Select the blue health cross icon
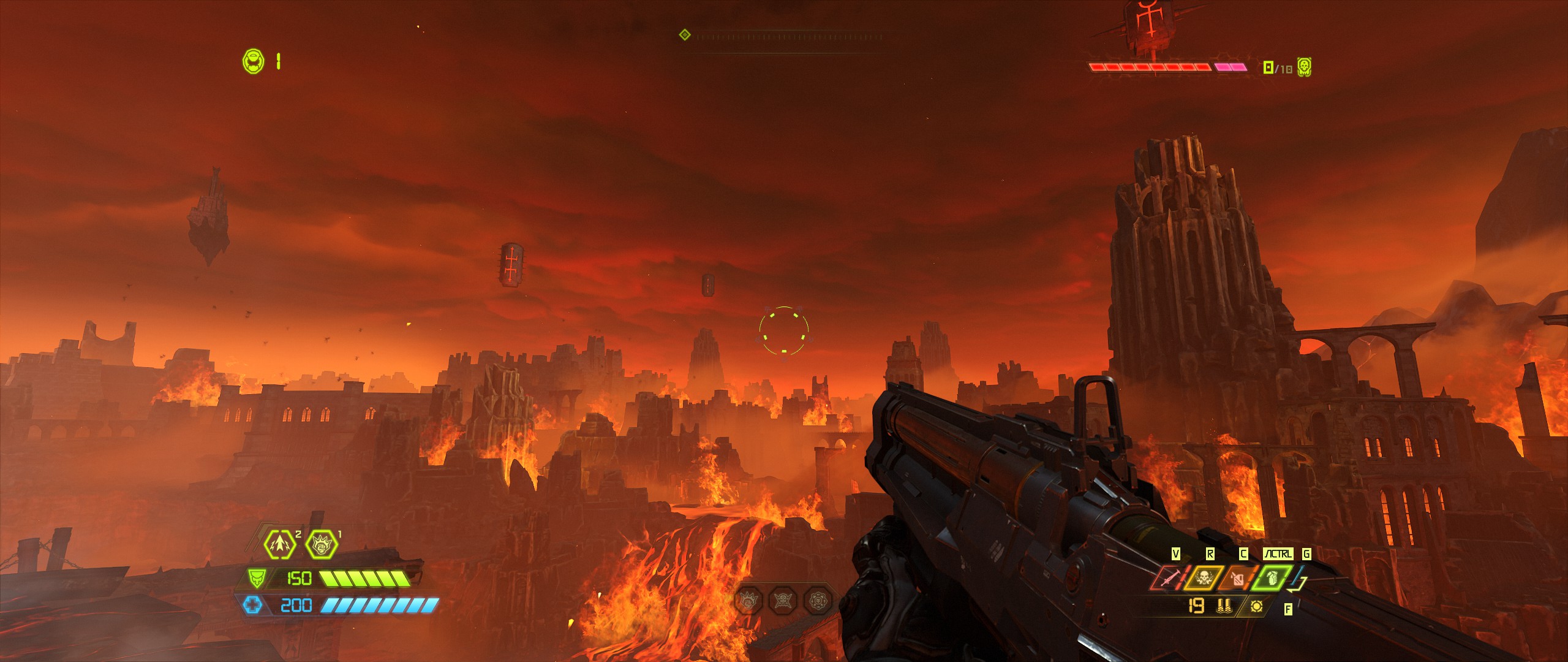1568x662 pixels. point(252,606)
